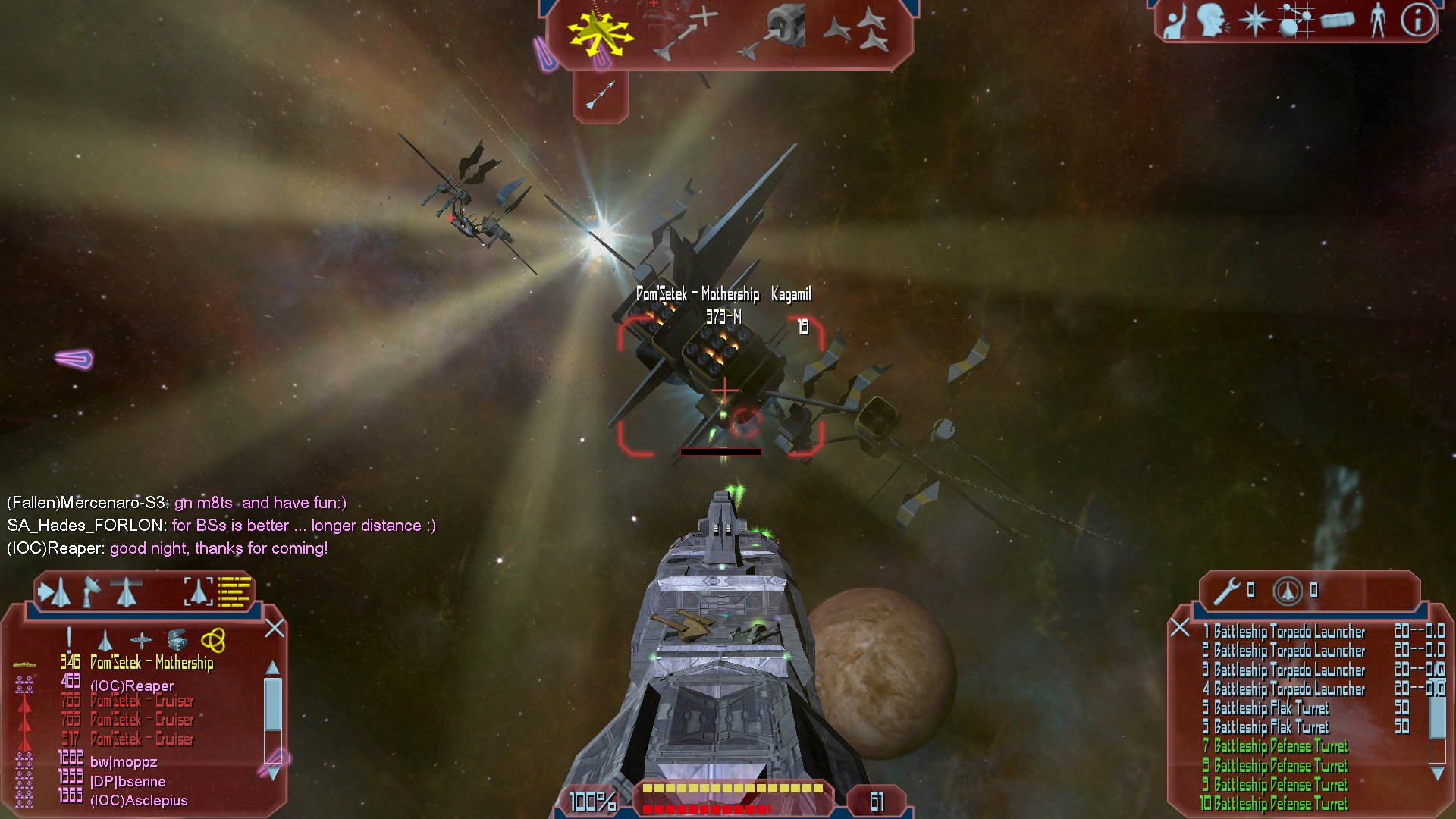Screen dimensions: 1456x819
Task: Click the humanoid figure icon
Action: pos(1377,20)
